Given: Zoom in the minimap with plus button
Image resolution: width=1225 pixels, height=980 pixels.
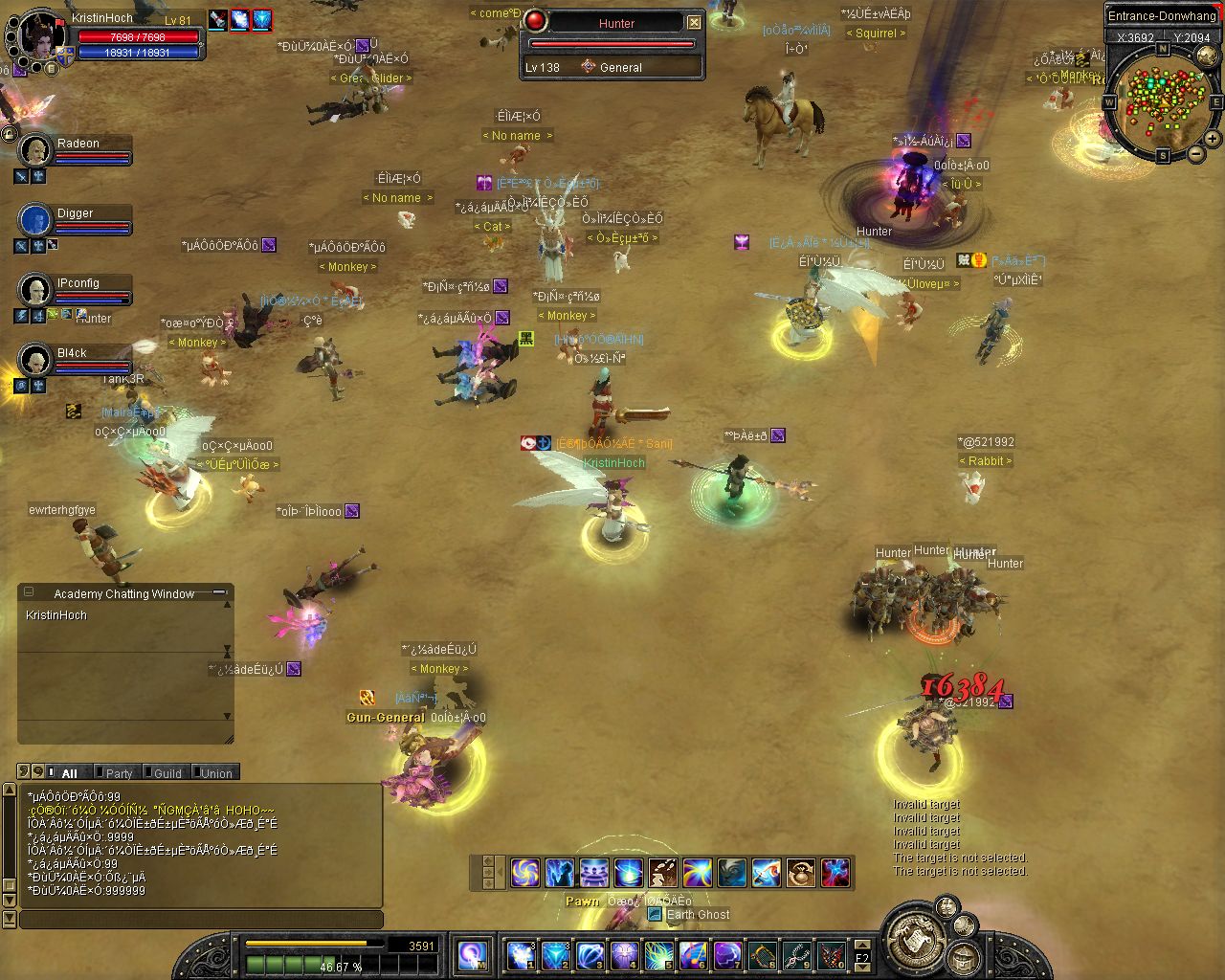Looking at the screenshot, I should click(x=1213, y=139).
